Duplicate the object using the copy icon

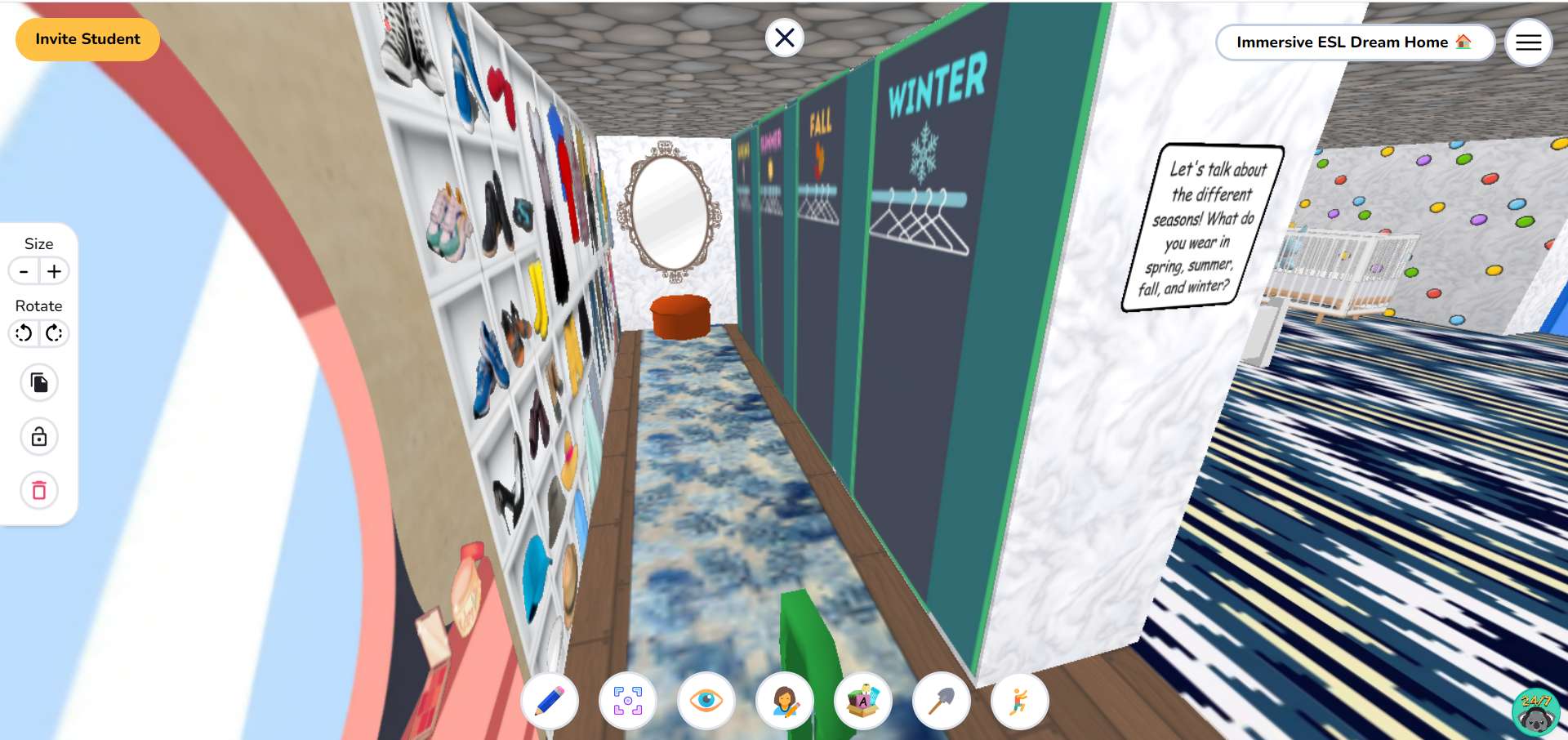pos(38,382)
